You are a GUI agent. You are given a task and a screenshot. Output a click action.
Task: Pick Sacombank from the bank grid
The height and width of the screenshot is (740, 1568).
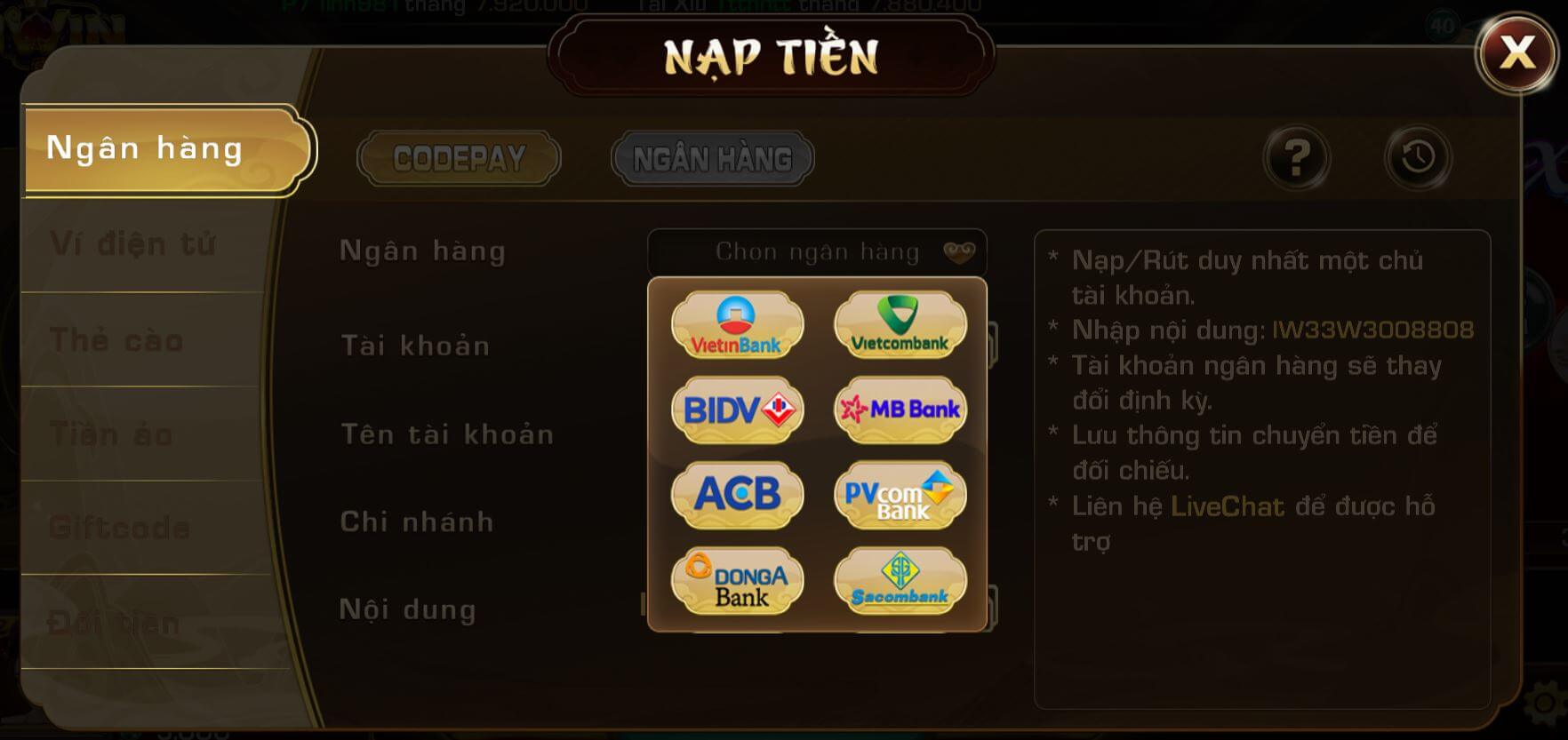pyautogui.click(x=900, y=580)
